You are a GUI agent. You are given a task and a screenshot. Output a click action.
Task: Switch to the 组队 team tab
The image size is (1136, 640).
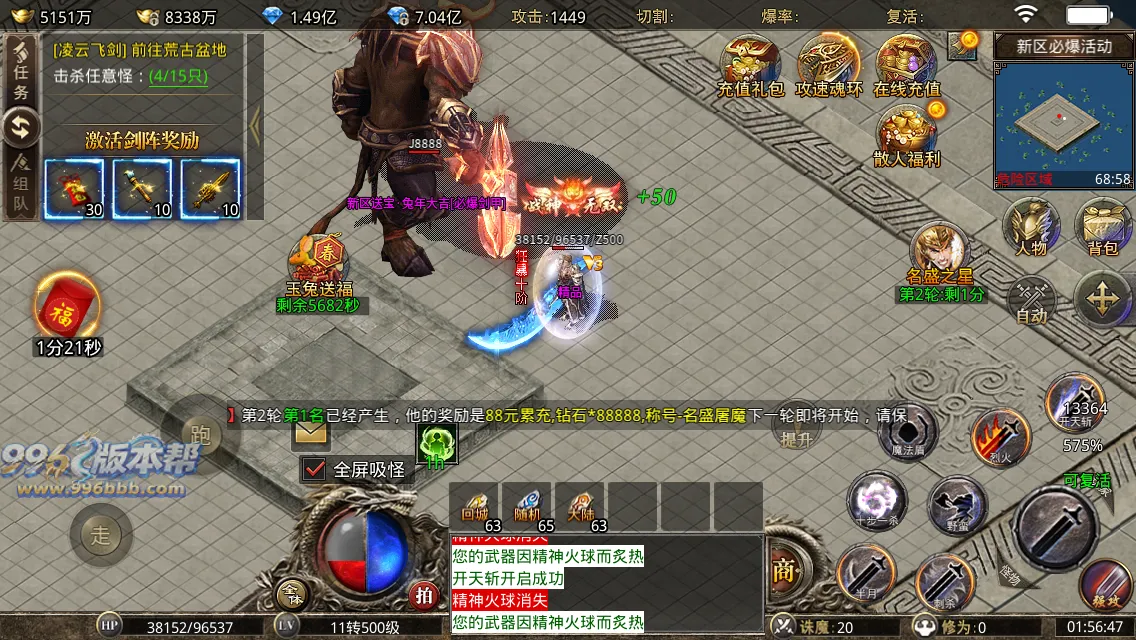[21, 185]
